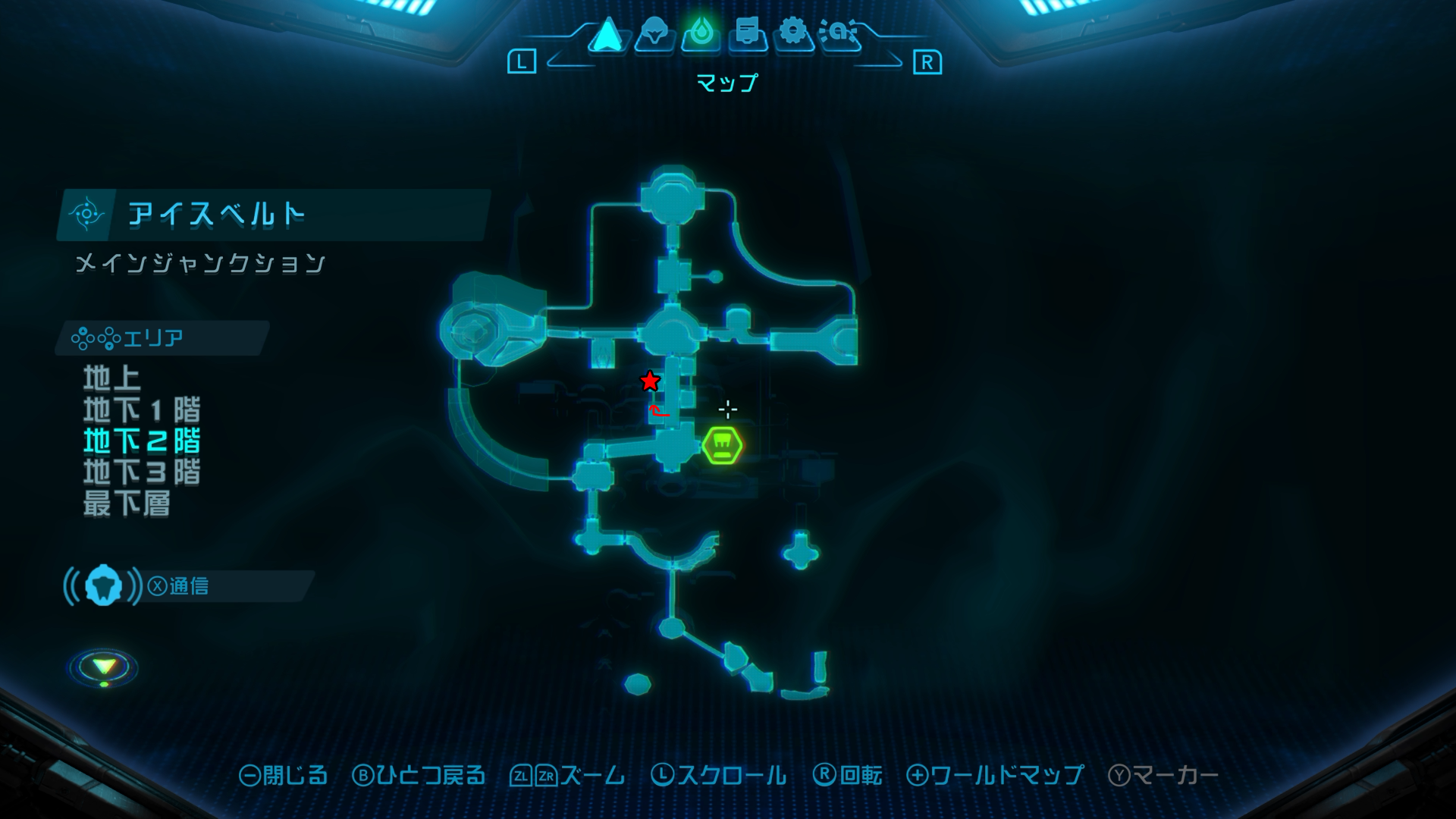Click the crosshair cursor on the map
The width and height of the screenshot is (1456, 819).
[726, 409]
